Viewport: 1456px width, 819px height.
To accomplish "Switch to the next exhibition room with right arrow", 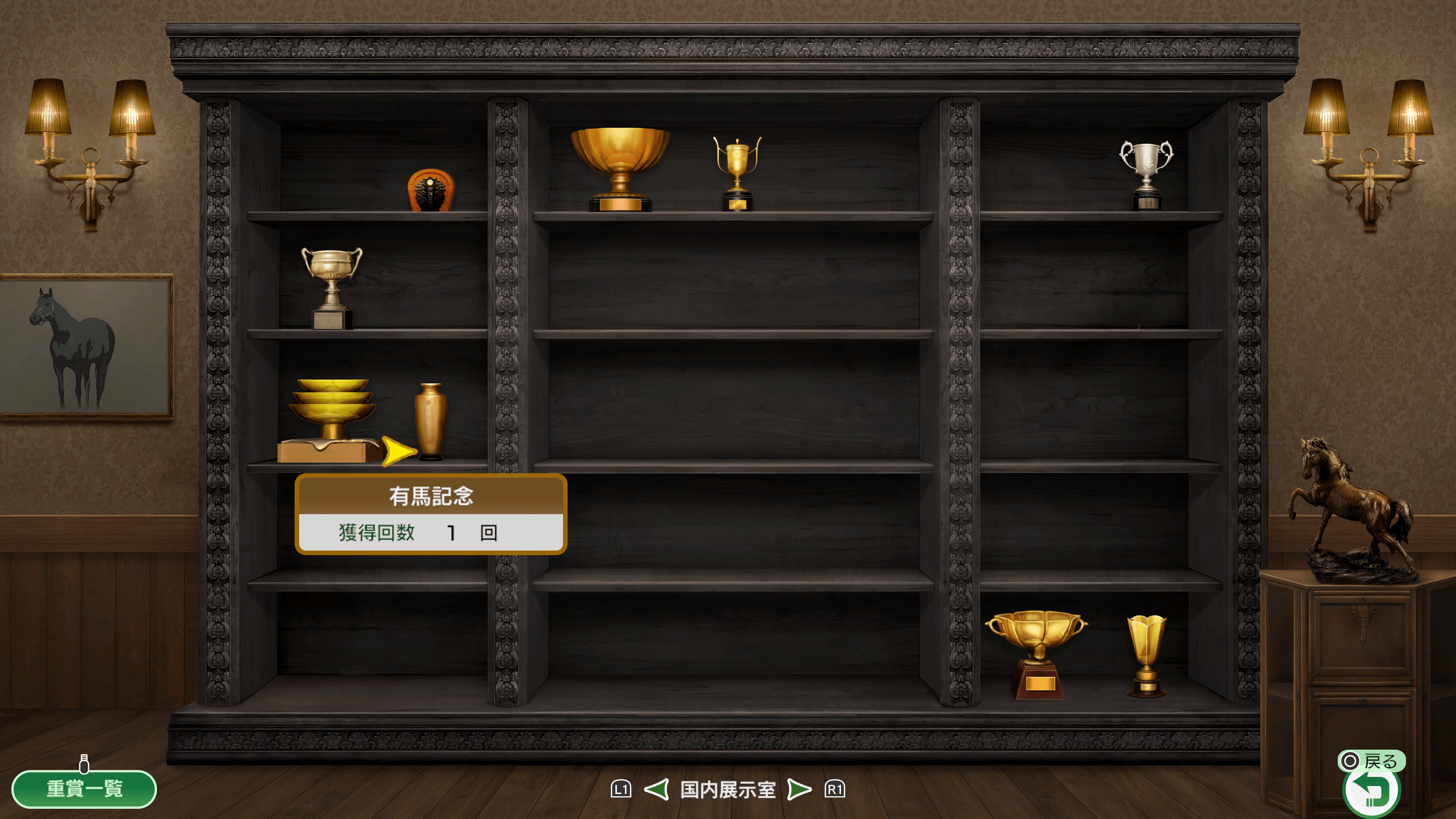I will coord(799,789).
